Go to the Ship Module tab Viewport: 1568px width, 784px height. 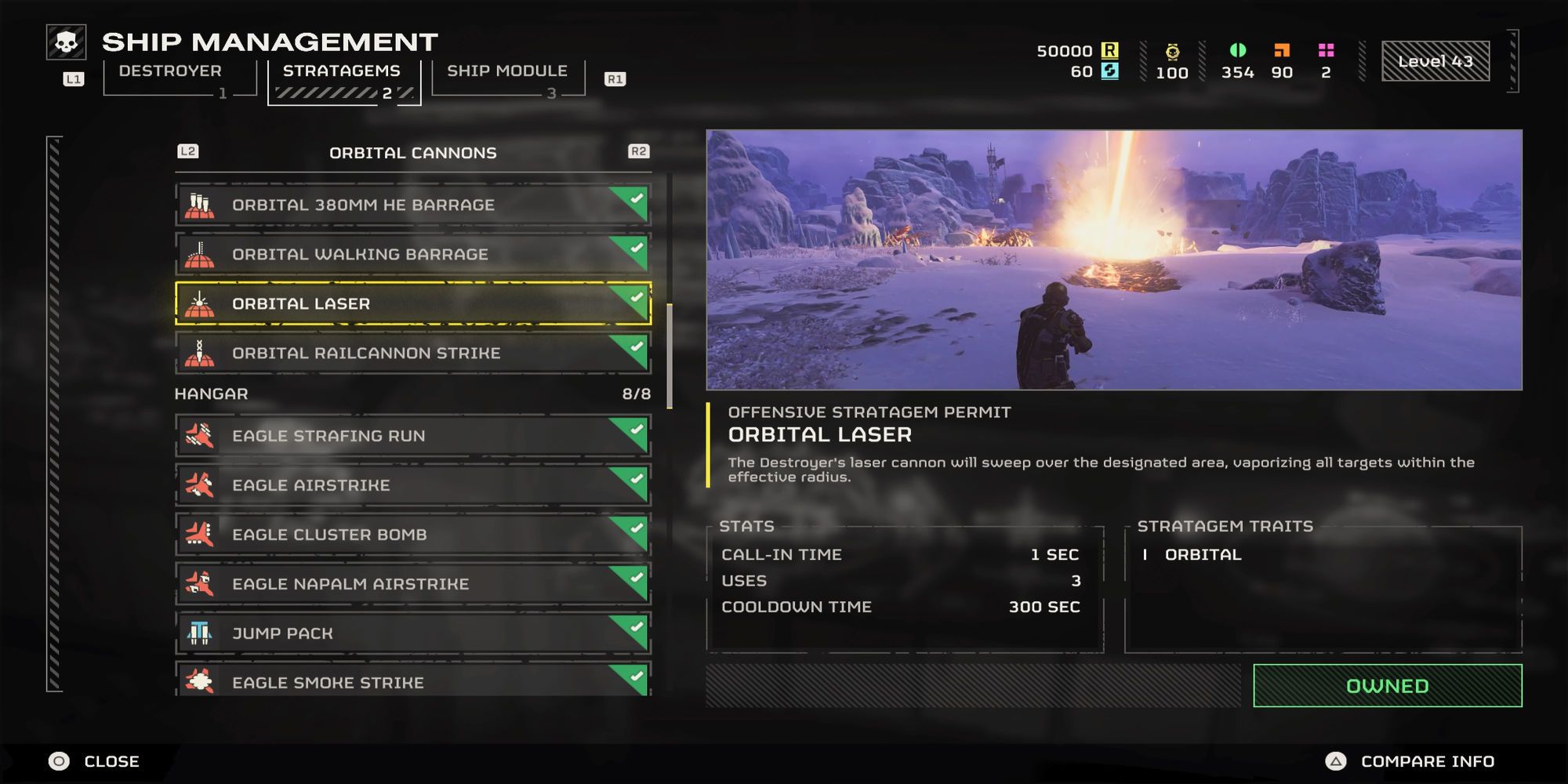tap(507, 72)
